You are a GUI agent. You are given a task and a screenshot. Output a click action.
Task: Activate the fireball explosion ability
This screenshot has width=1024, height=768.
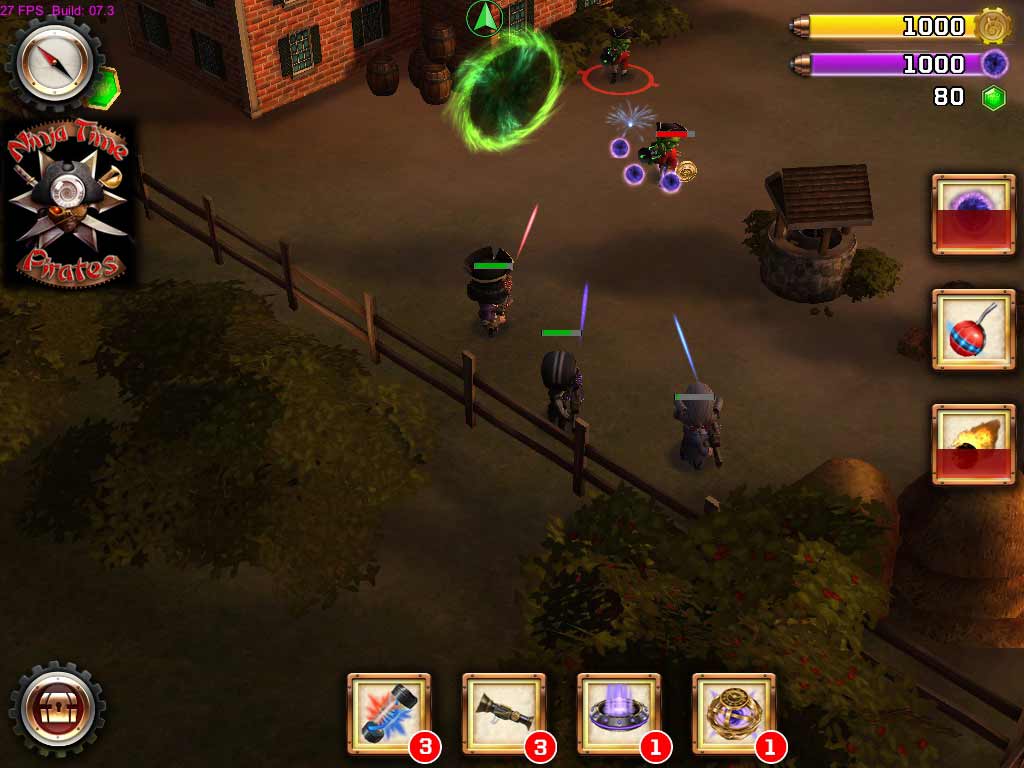click(x=973, y=444)
